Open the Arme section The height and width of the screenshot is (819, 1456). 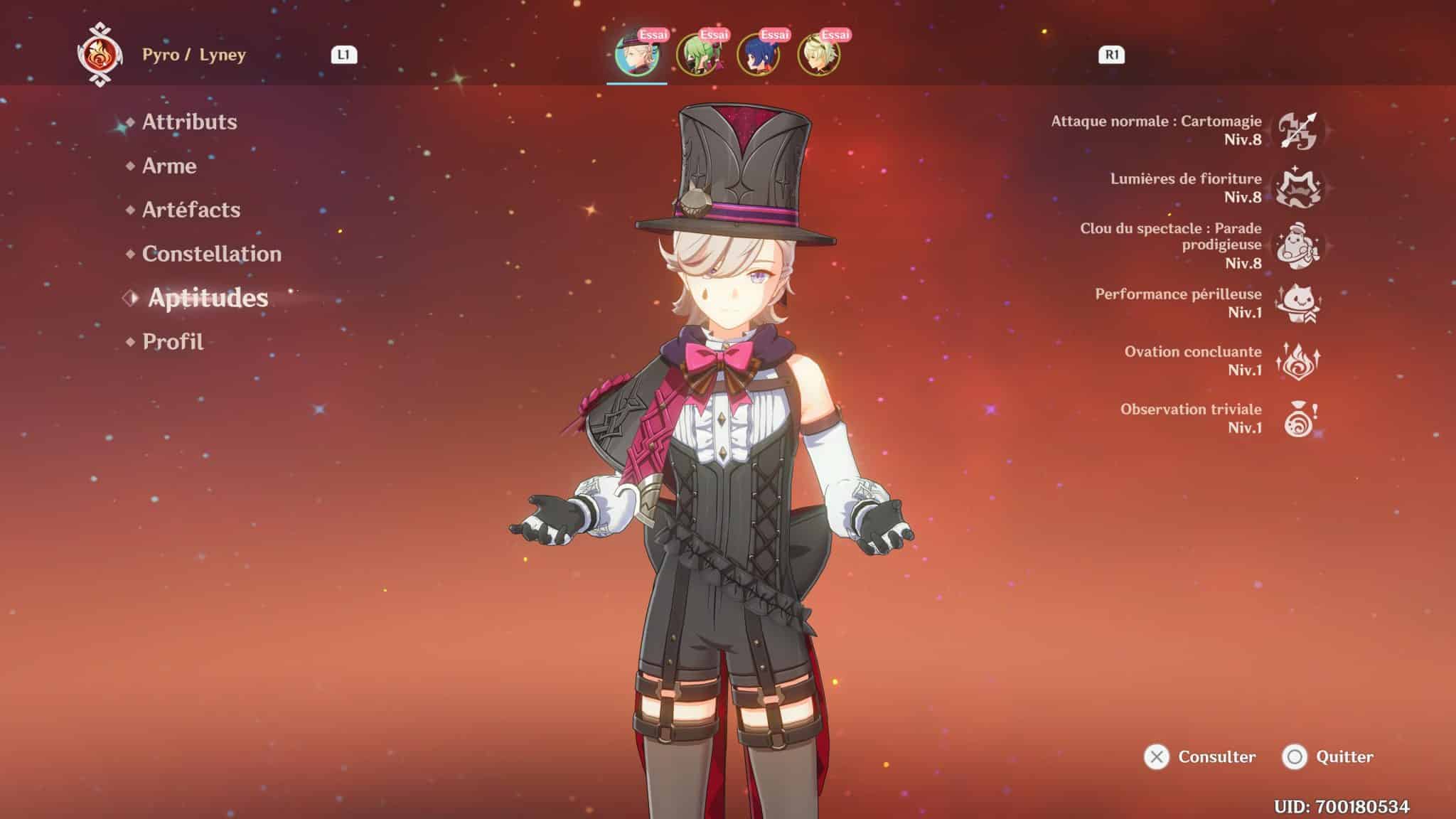168,166
